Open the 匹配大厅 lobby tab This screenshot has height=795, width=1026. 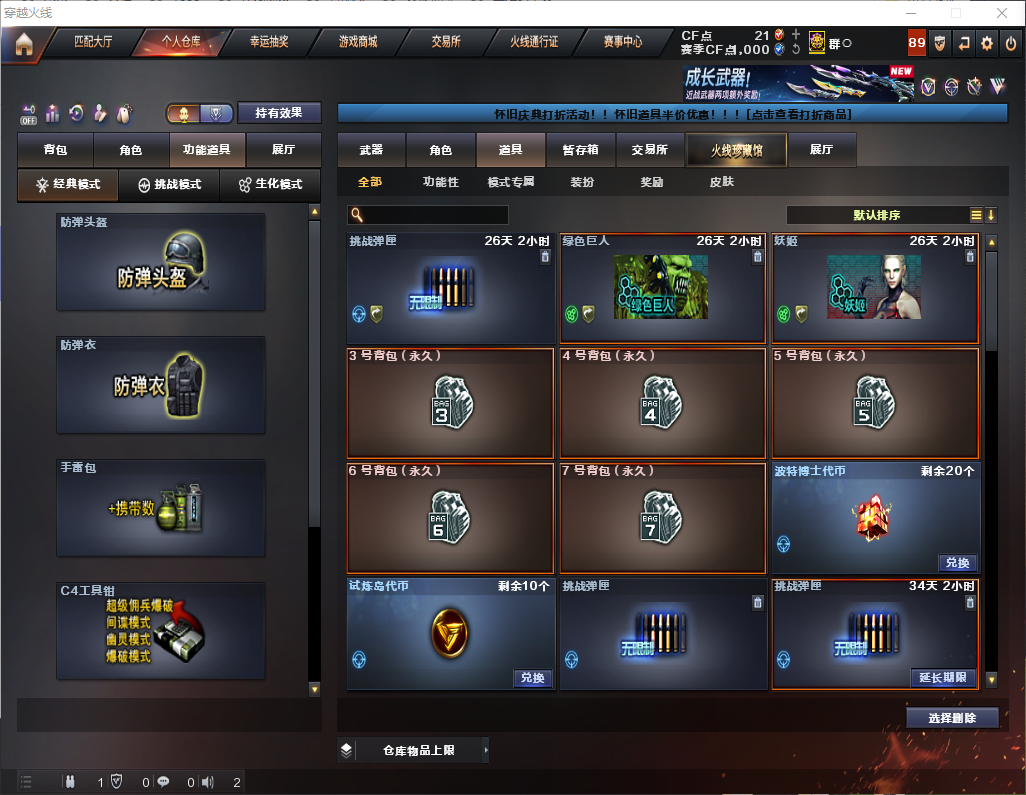coord(95,42)
